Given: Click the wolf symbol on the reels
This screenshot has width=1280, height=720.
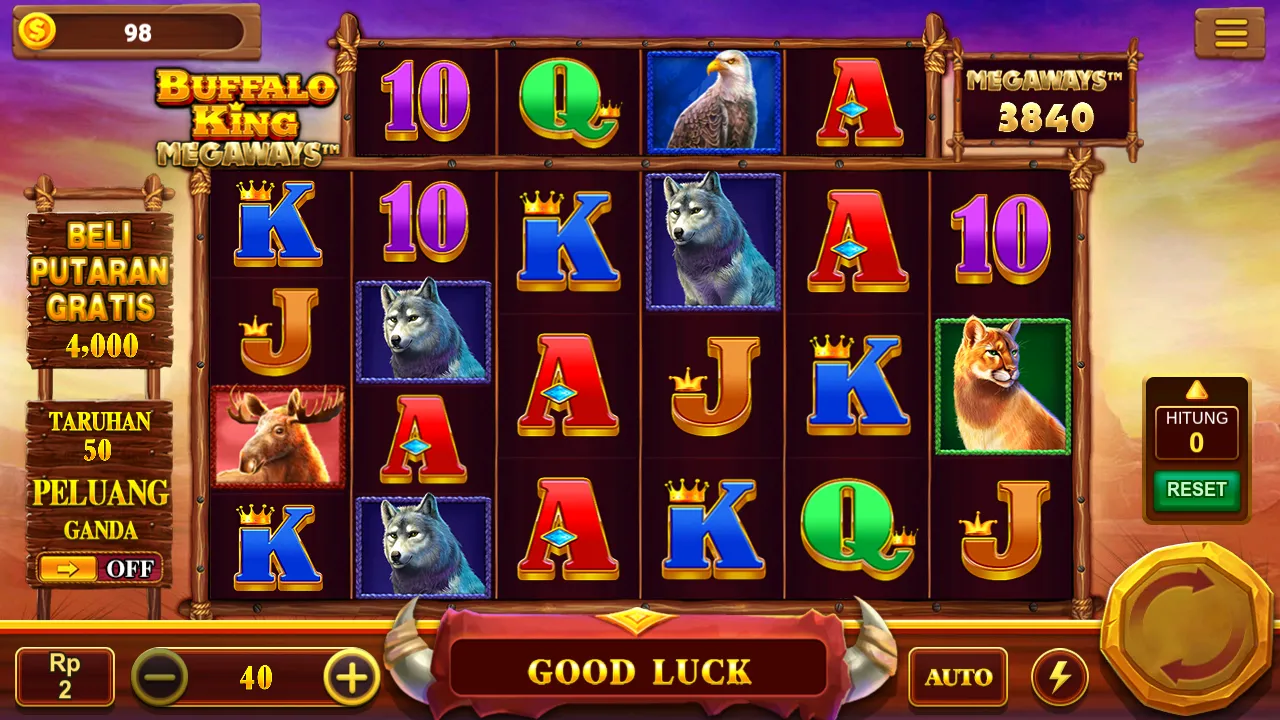Looking at the screenshot, I should [x=712, y=240].
